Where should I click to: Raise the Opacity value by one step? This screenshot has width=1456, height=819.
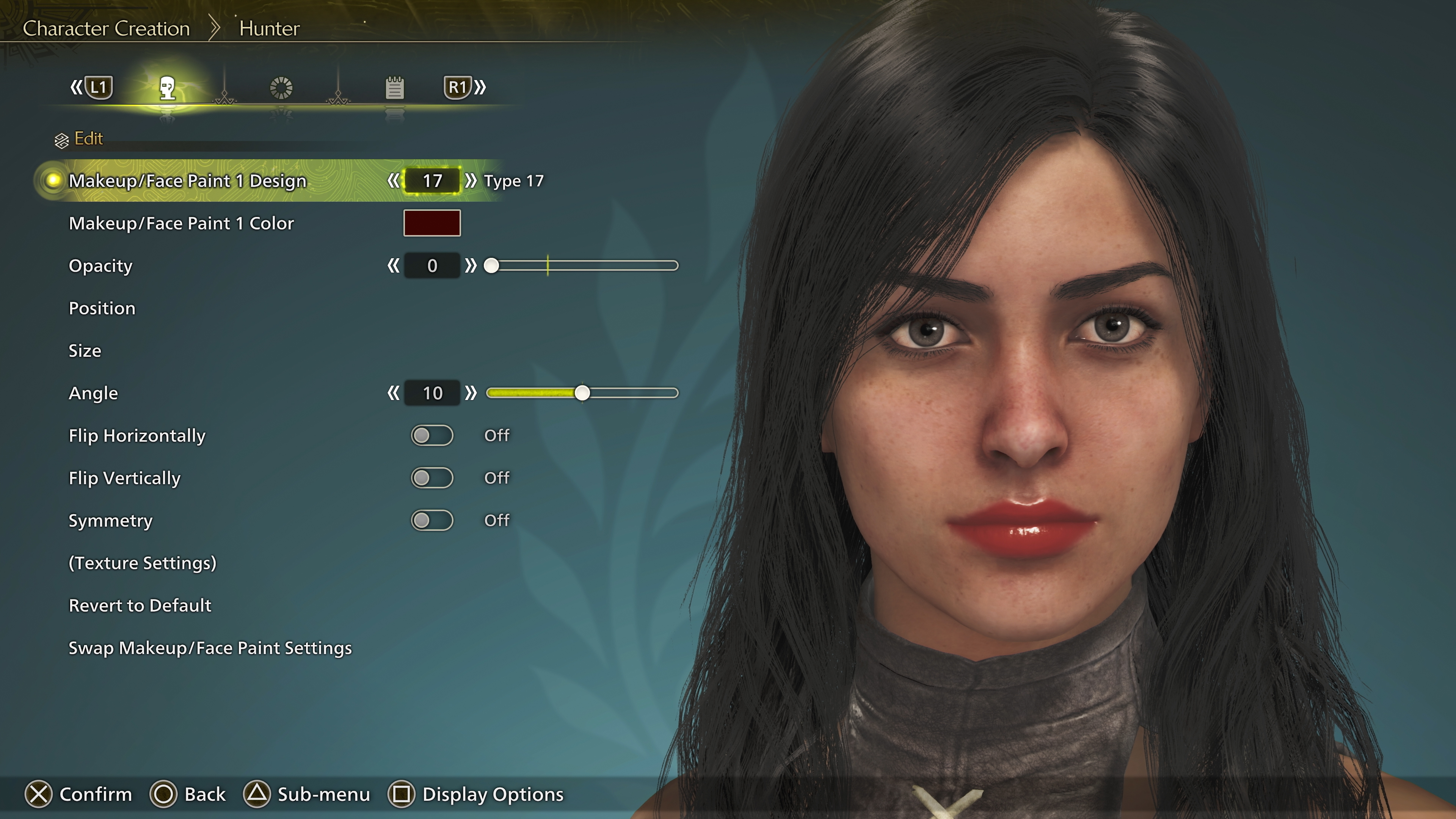click(x=470, y=266)
